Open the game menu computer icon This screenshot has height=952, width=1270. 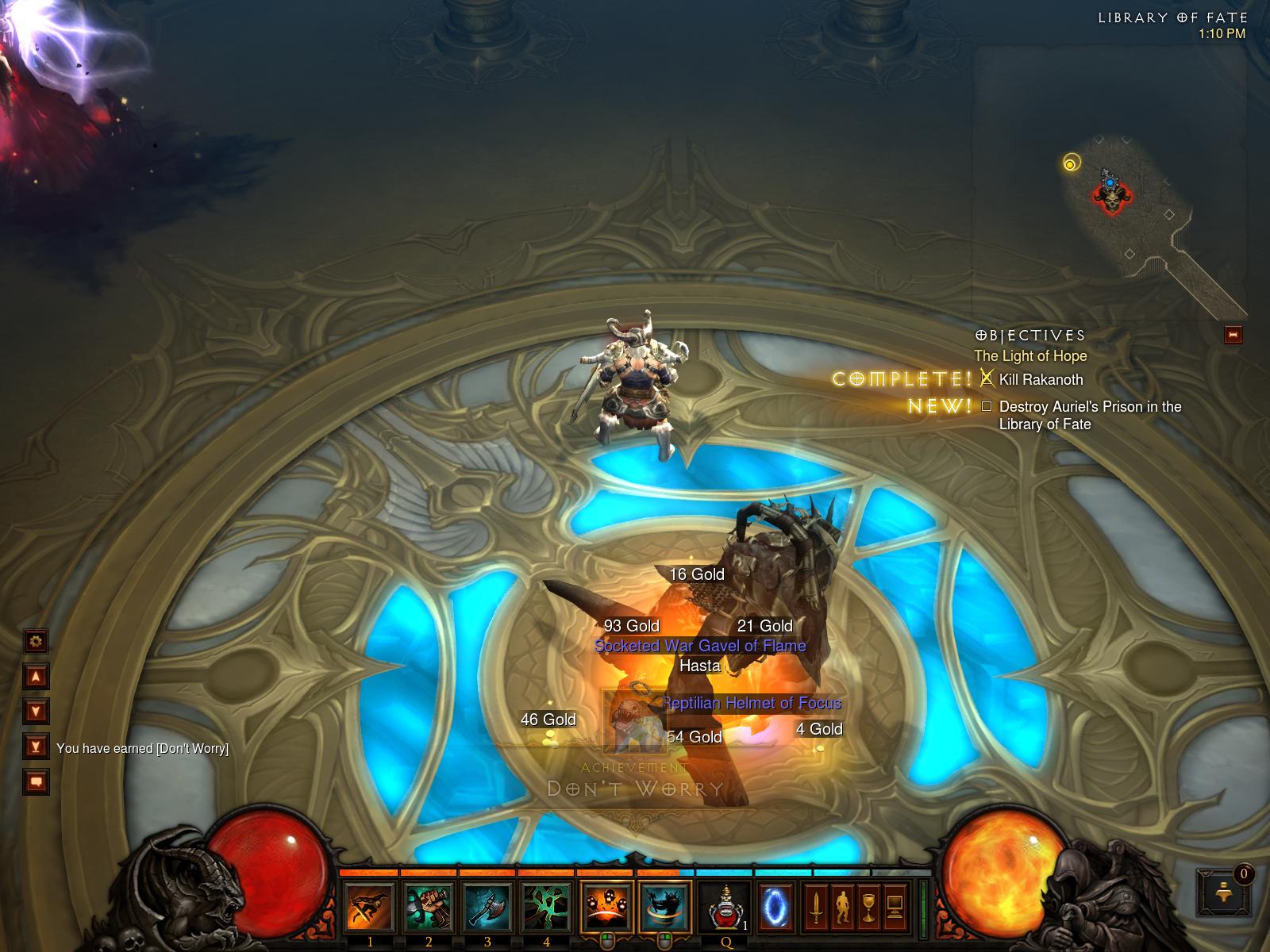point(895,907)
